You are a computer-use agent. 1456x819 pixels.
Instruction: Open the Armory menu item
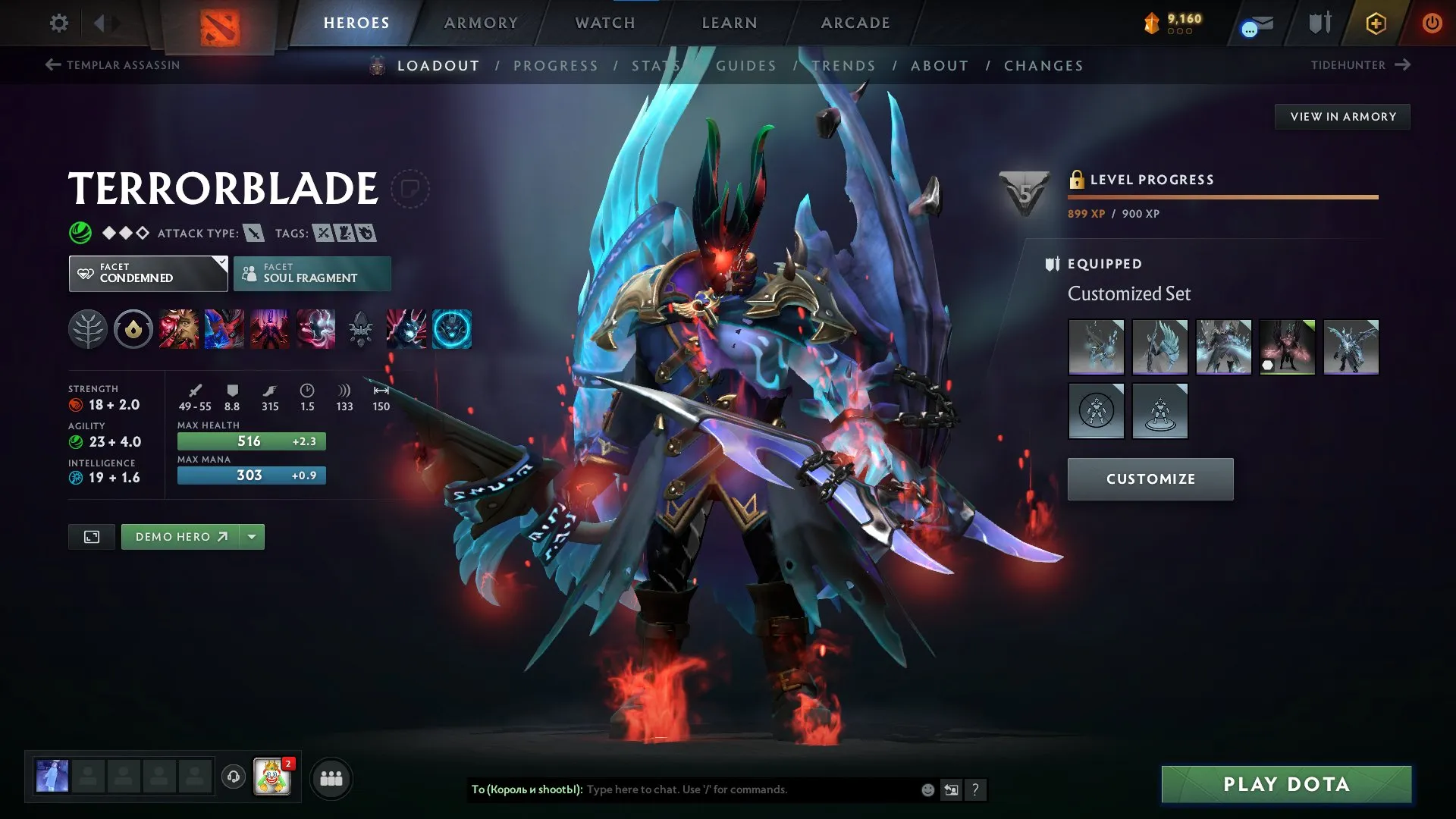click(481, 23)
